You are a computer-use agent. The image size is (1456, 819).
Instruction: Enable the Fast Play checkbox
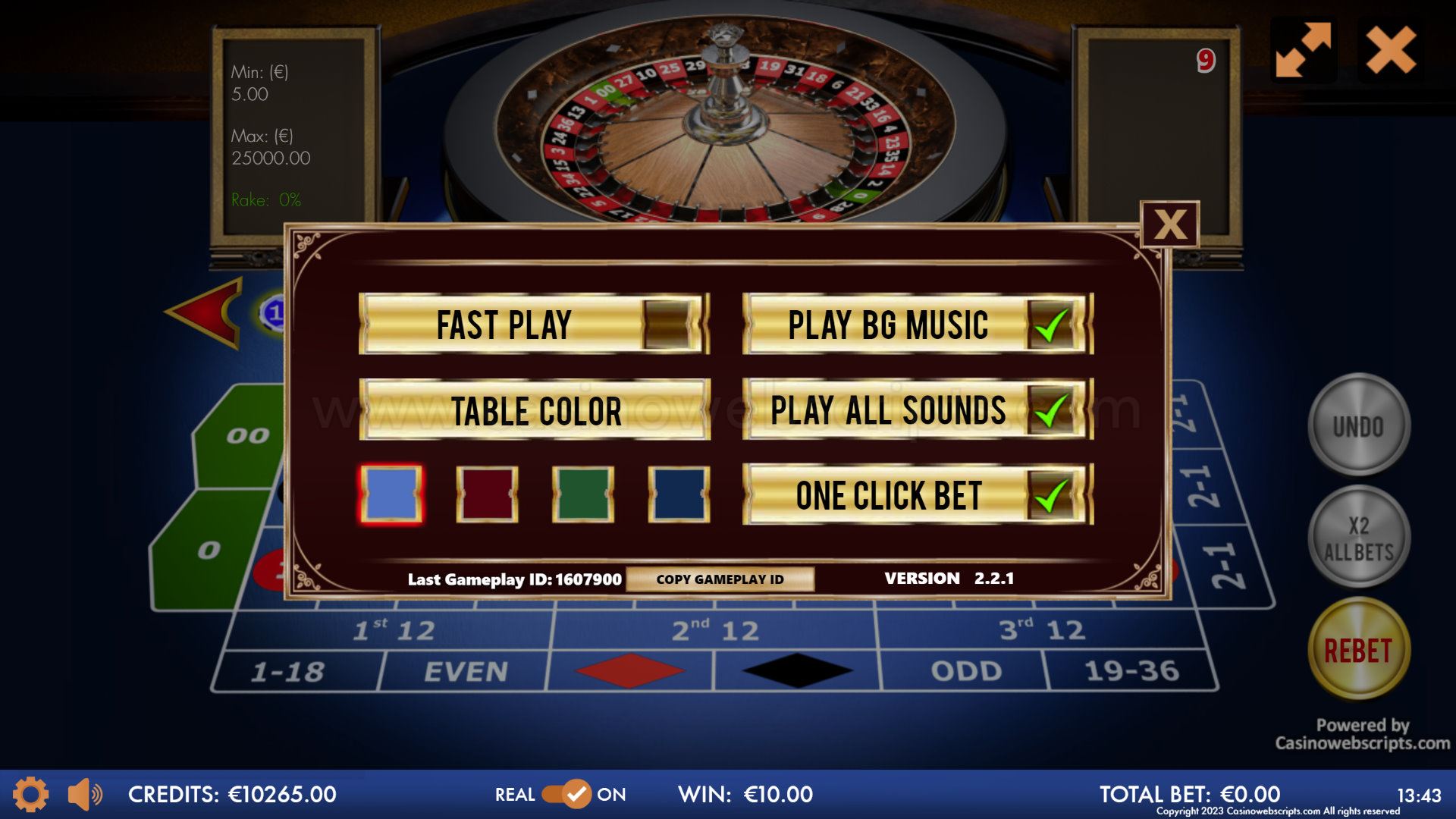pos(667,325)
